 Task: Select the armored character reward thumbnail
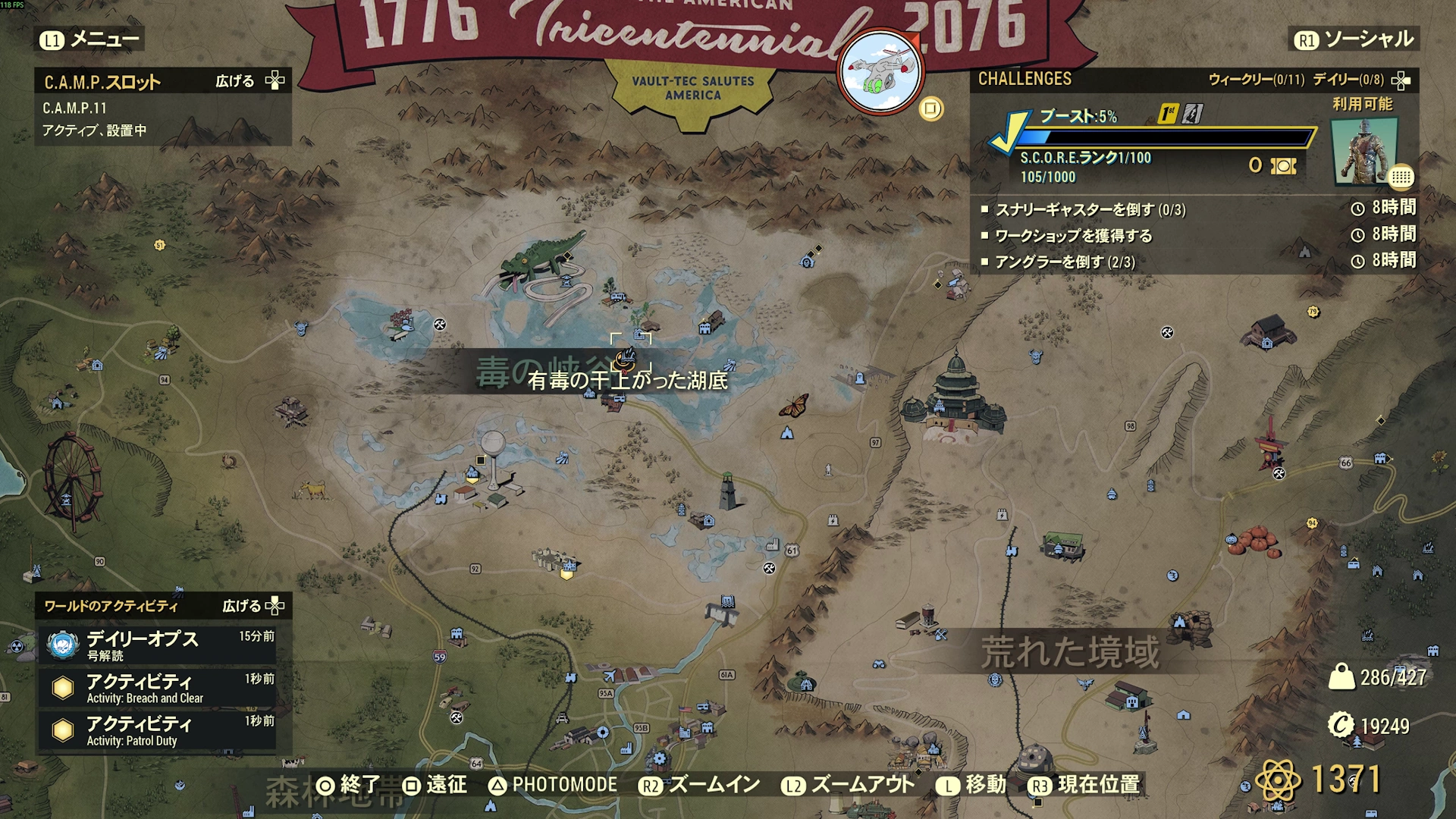tap(1364, 151)
